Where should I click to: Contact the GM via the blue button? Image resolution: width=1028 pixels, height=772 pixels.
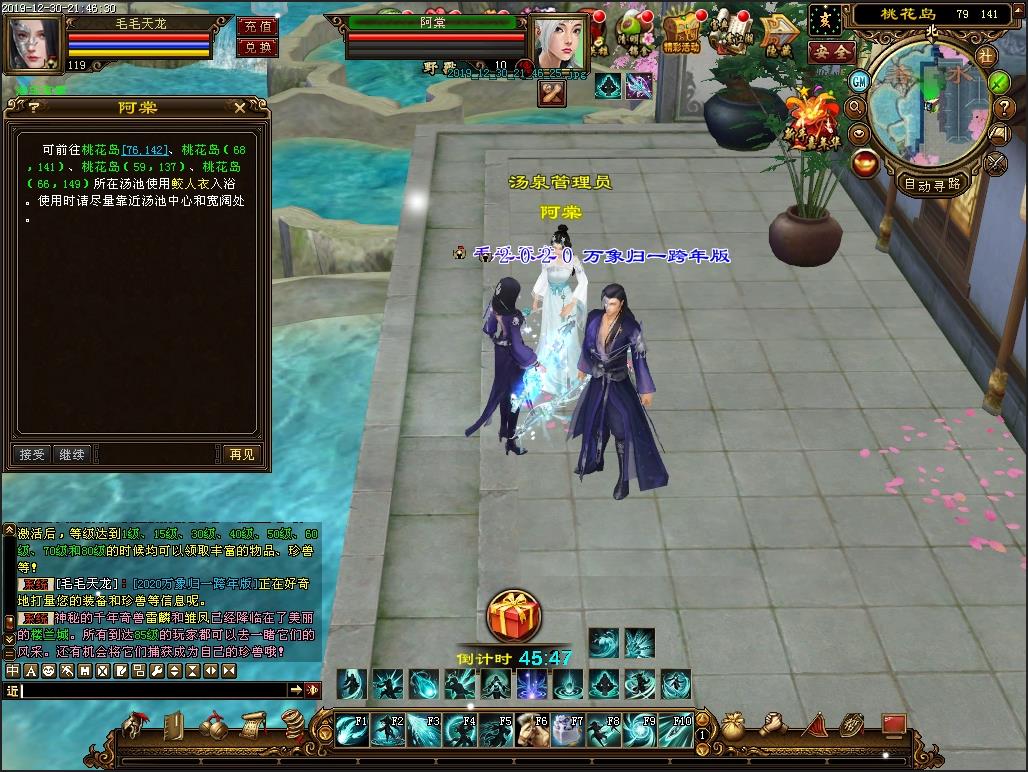859,80
